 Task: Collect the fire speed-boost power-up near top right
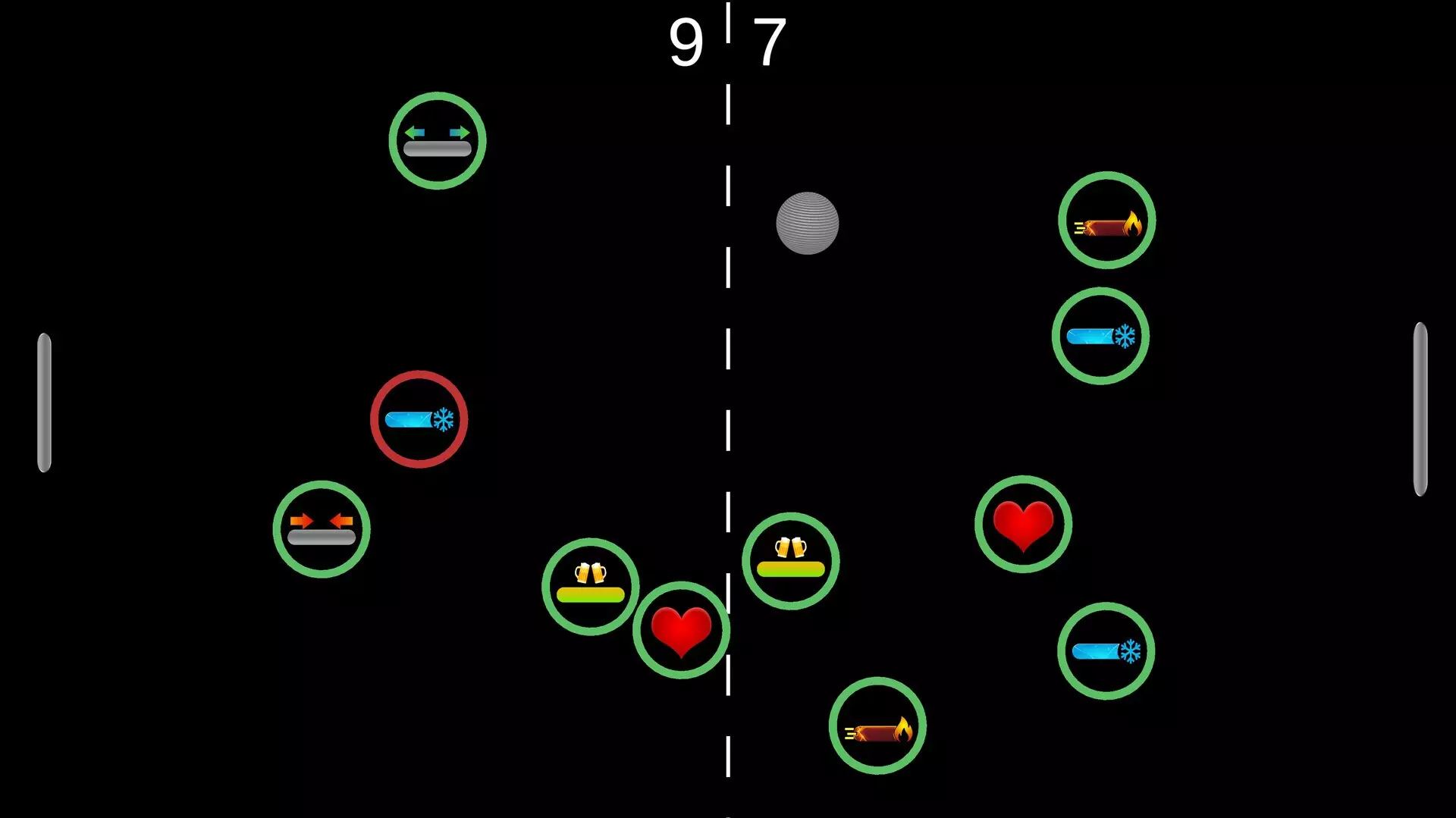(x=1106, y=220)
